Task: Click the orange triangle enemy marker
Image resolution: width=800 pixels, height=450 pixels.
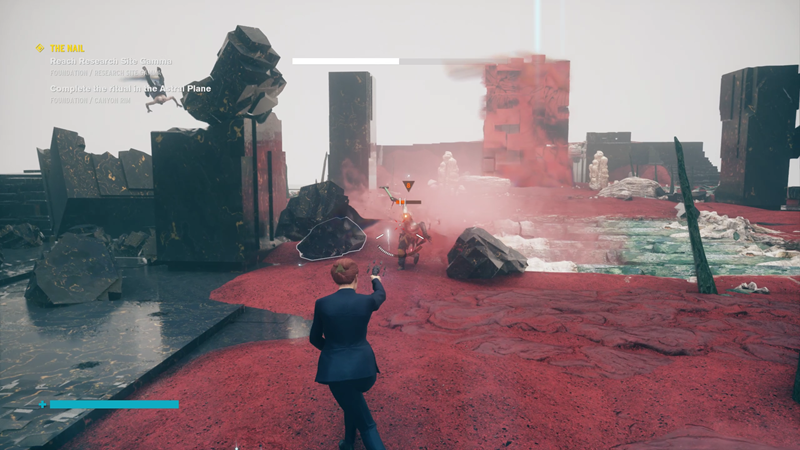Action: [407, 186]
